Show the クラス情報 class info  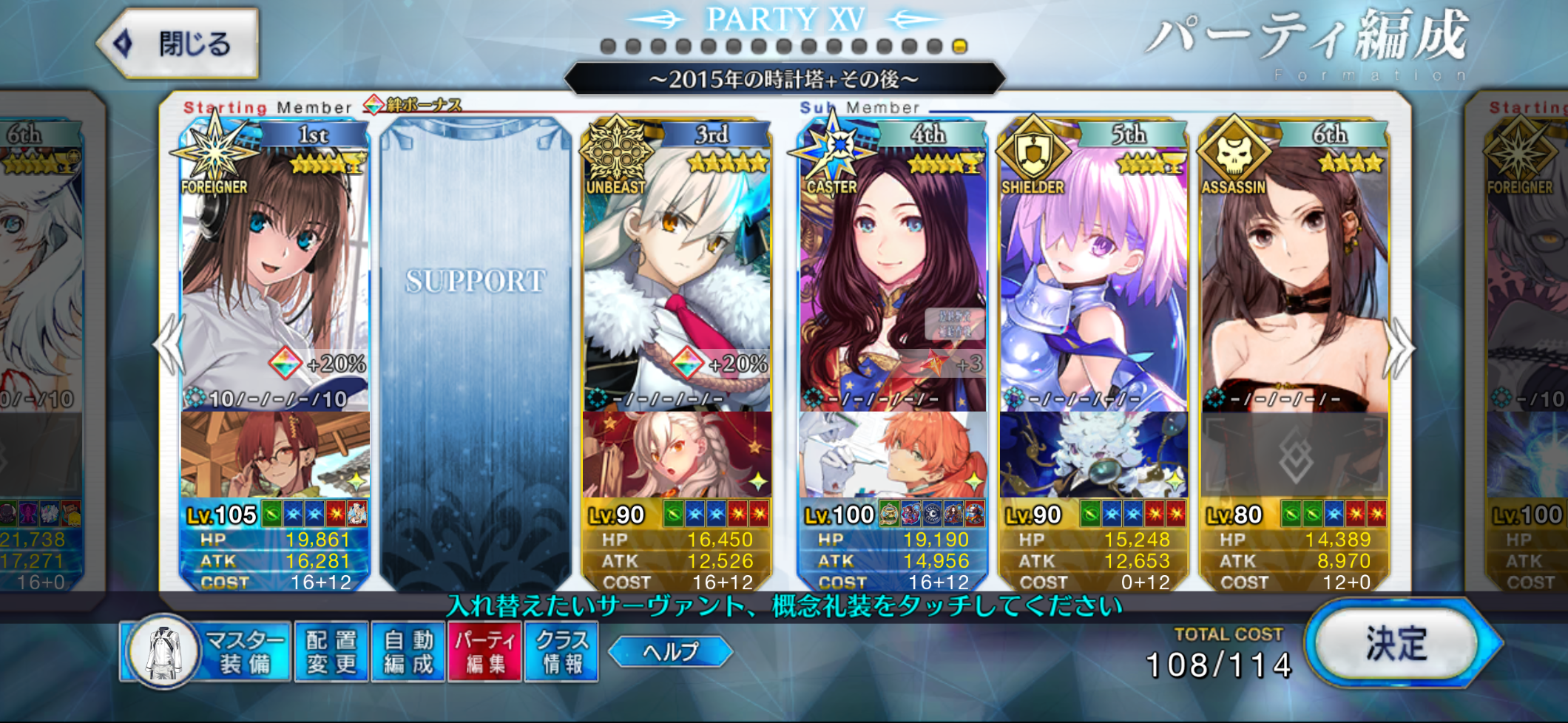[x=561, y=651]
